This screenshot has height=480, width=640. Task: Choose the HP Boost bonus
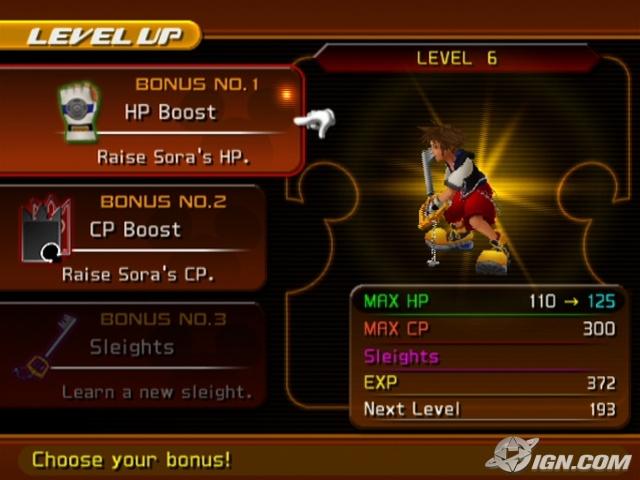click(170, 112)
